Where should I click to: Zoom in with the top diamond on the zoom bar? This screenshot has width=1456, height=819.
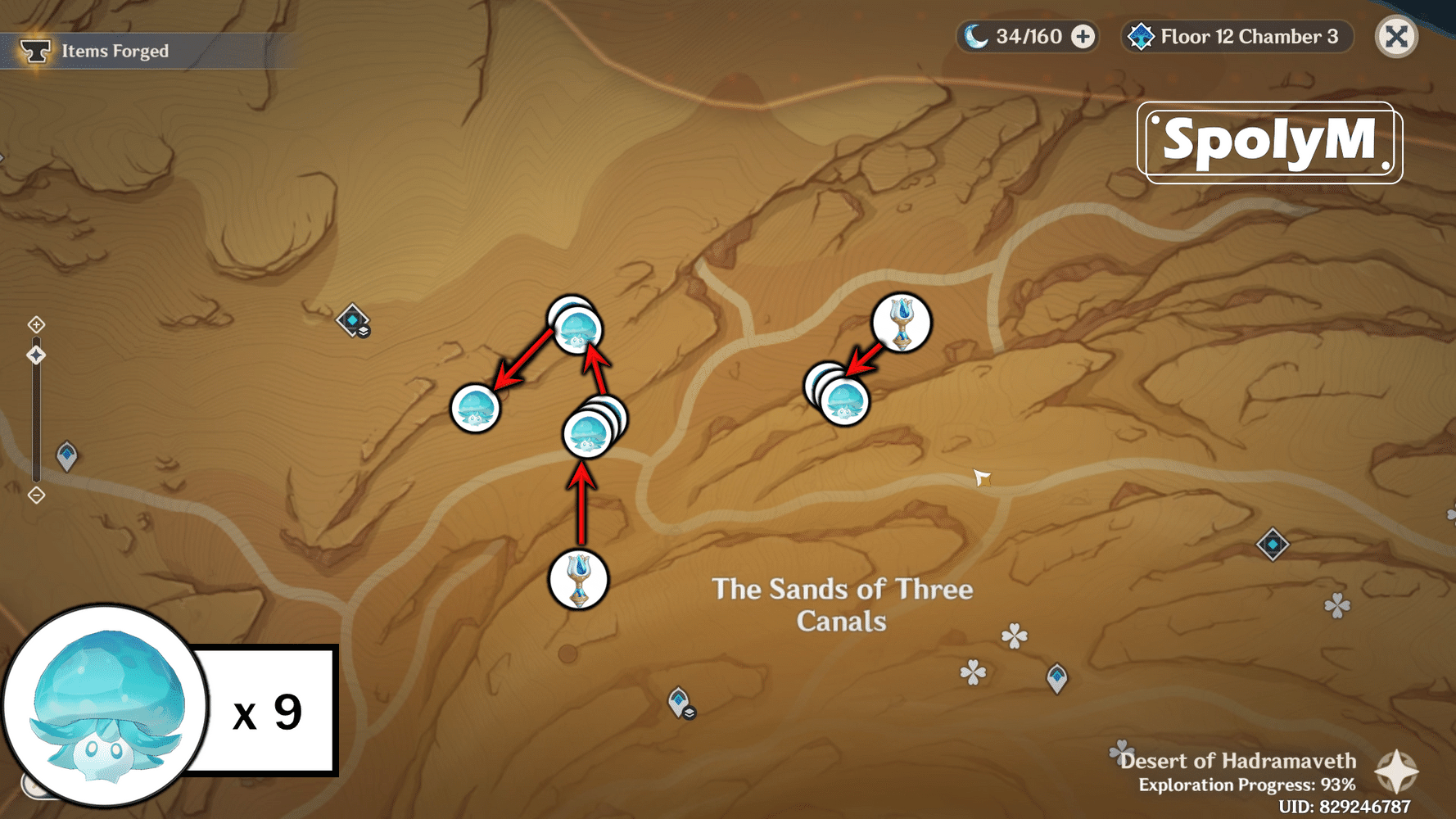pos(36,325)
